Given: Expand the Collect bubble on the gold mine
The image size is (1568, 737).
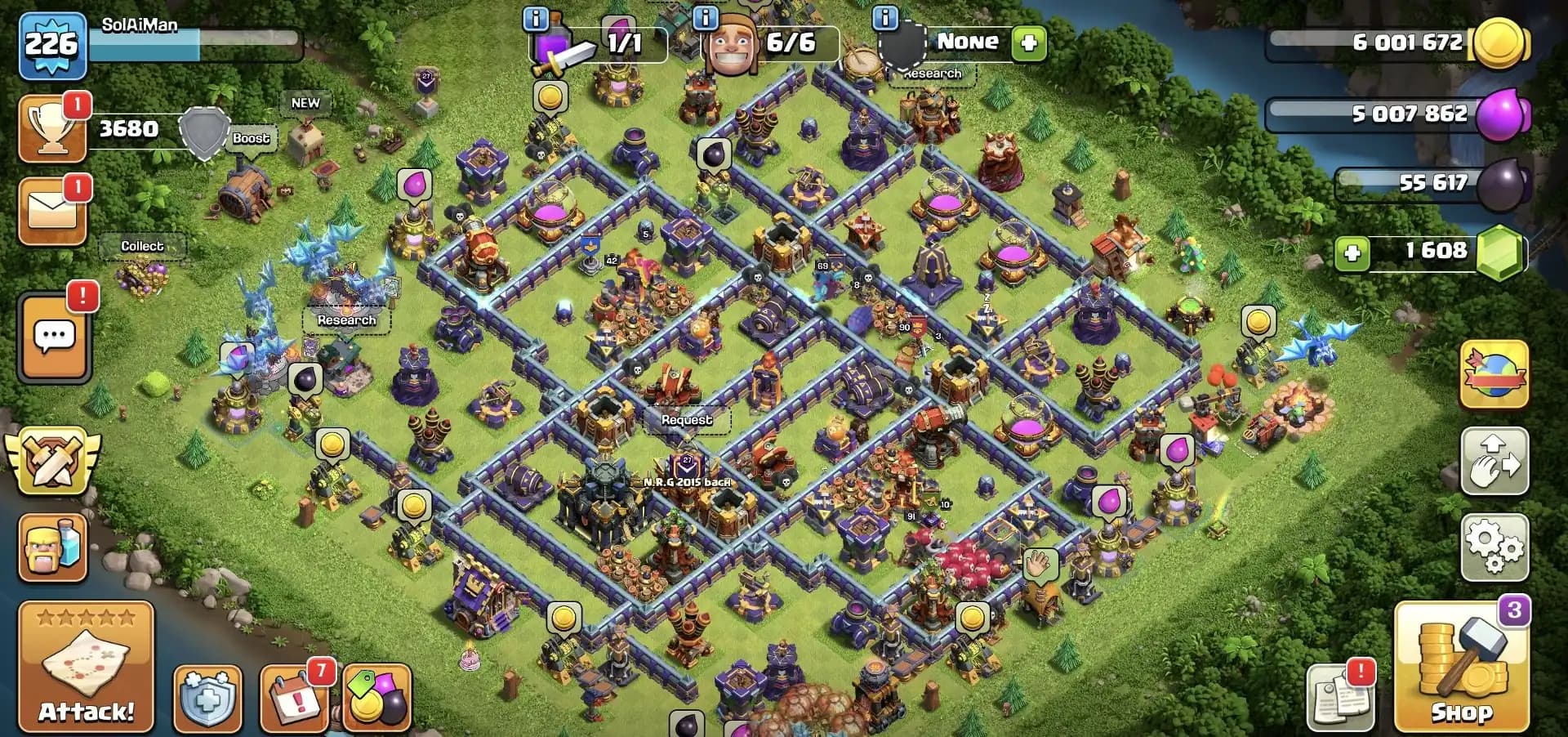Looking at the screenshot, I should [143, 245].
